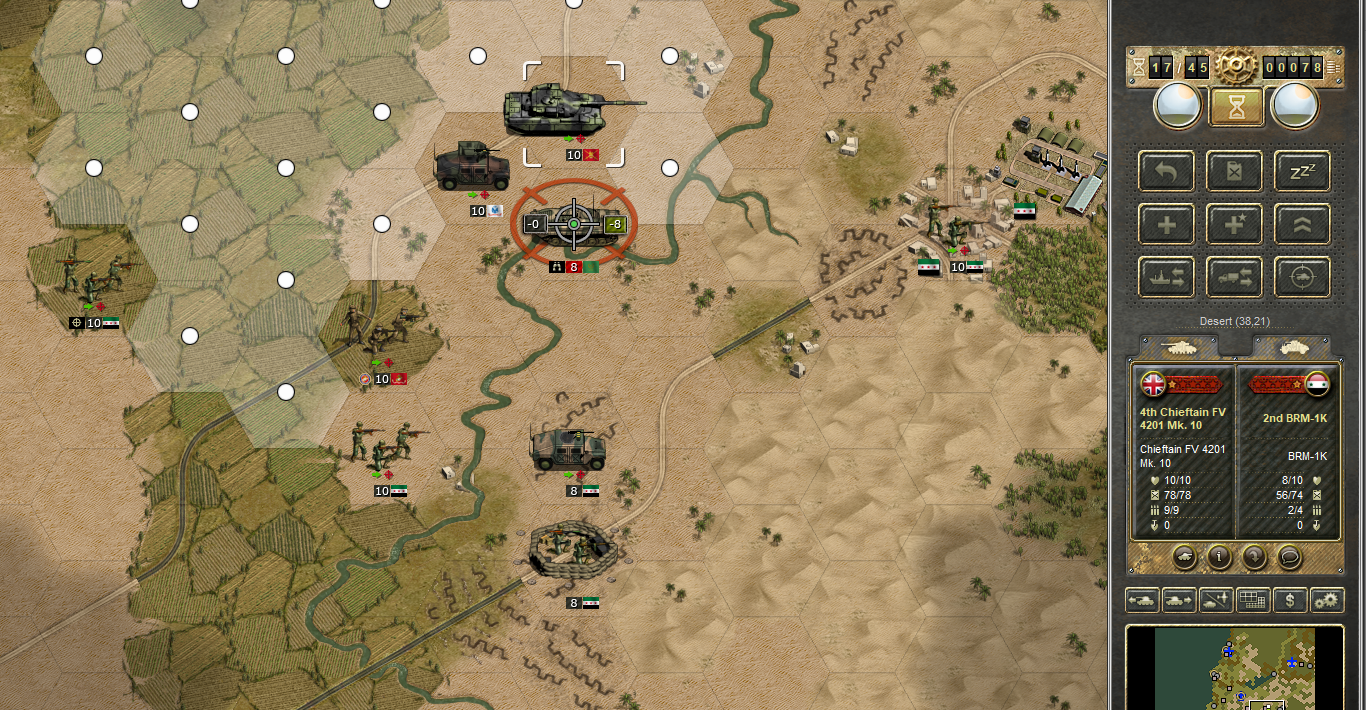Click the crossed-out fuel can button

pyautogui.click(x=1236, y=172)
